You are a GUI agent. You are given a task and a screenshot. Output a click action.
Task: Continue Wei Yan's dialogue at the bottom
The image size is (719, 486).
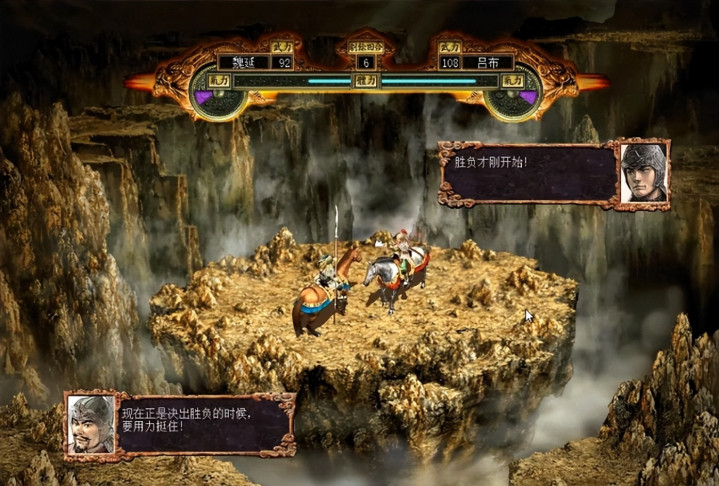click(203, 424)
